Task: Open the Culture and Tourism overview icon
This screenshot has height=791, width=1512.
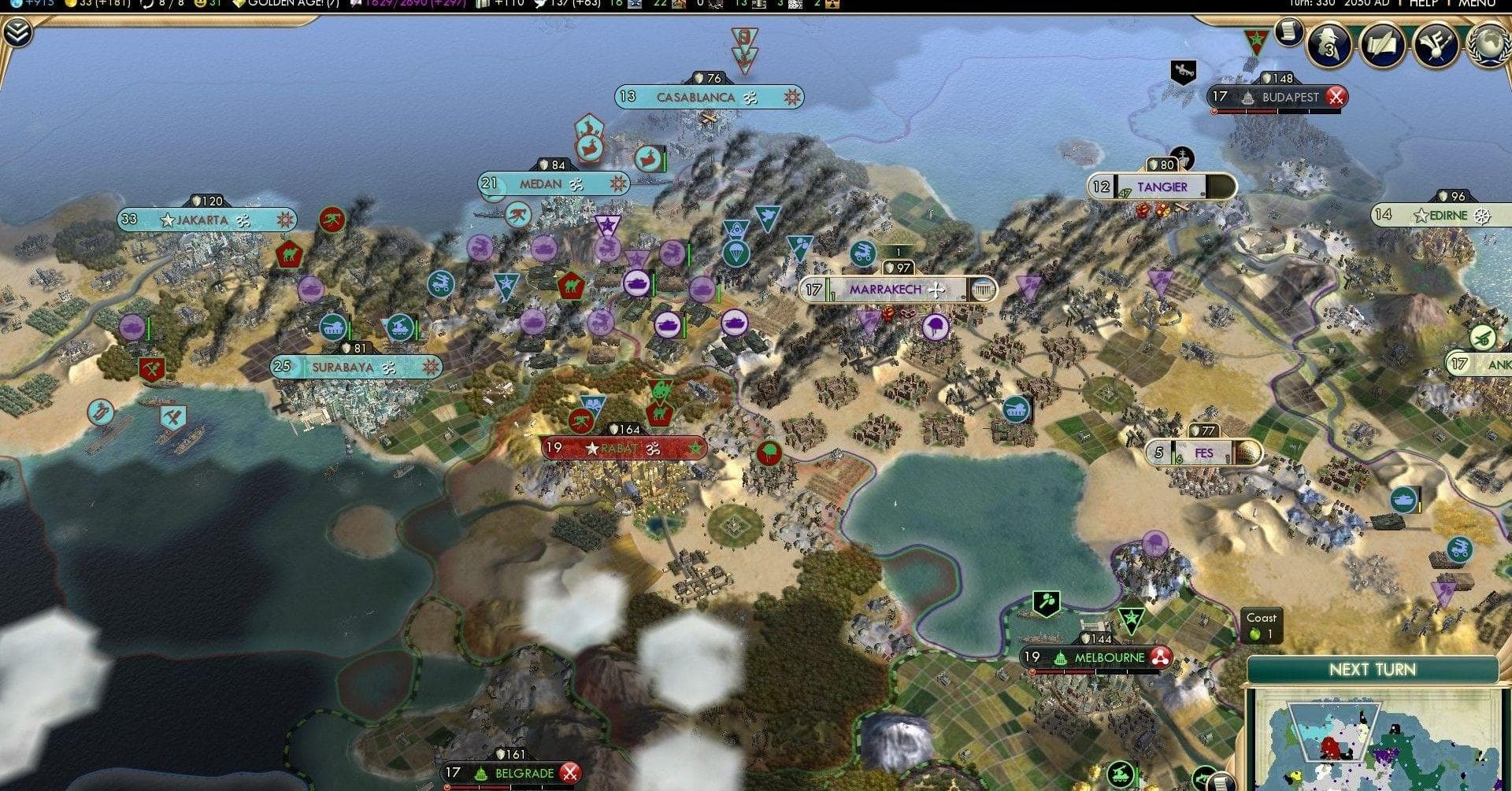Action: [x=1436, y=46]
